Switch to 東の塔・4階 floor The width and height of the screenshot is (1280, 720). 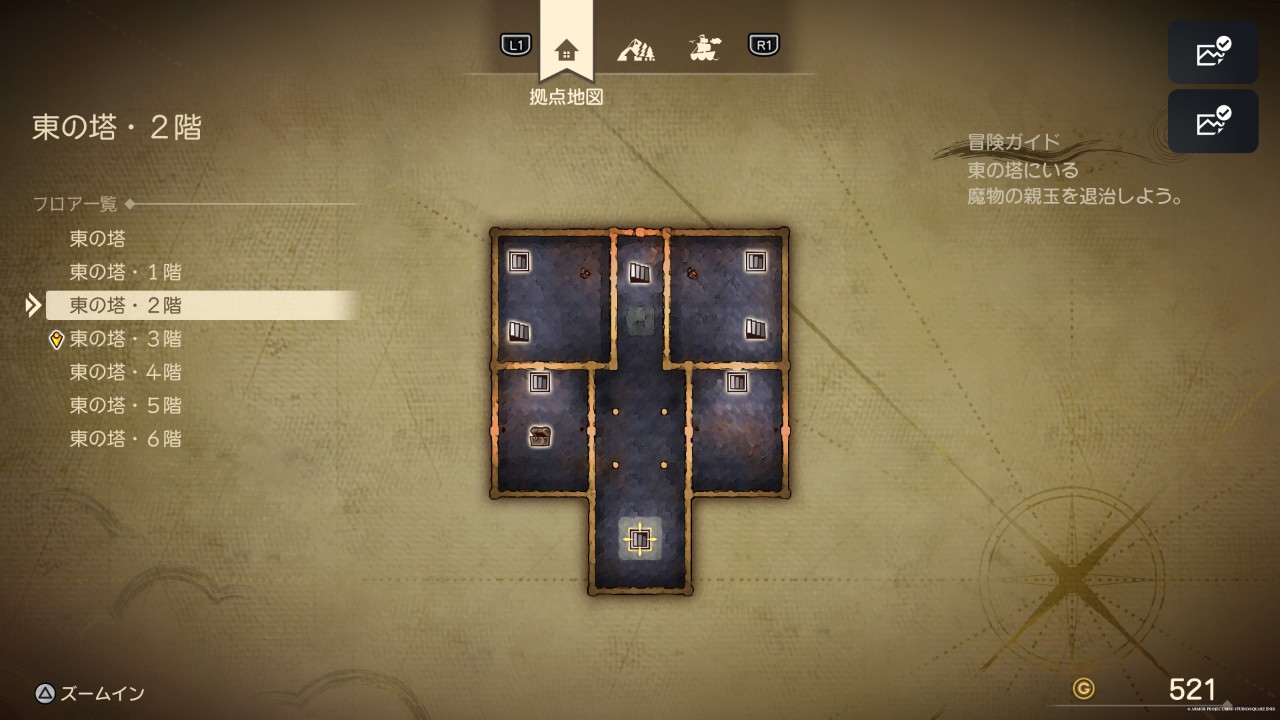(x=125, y=372)
